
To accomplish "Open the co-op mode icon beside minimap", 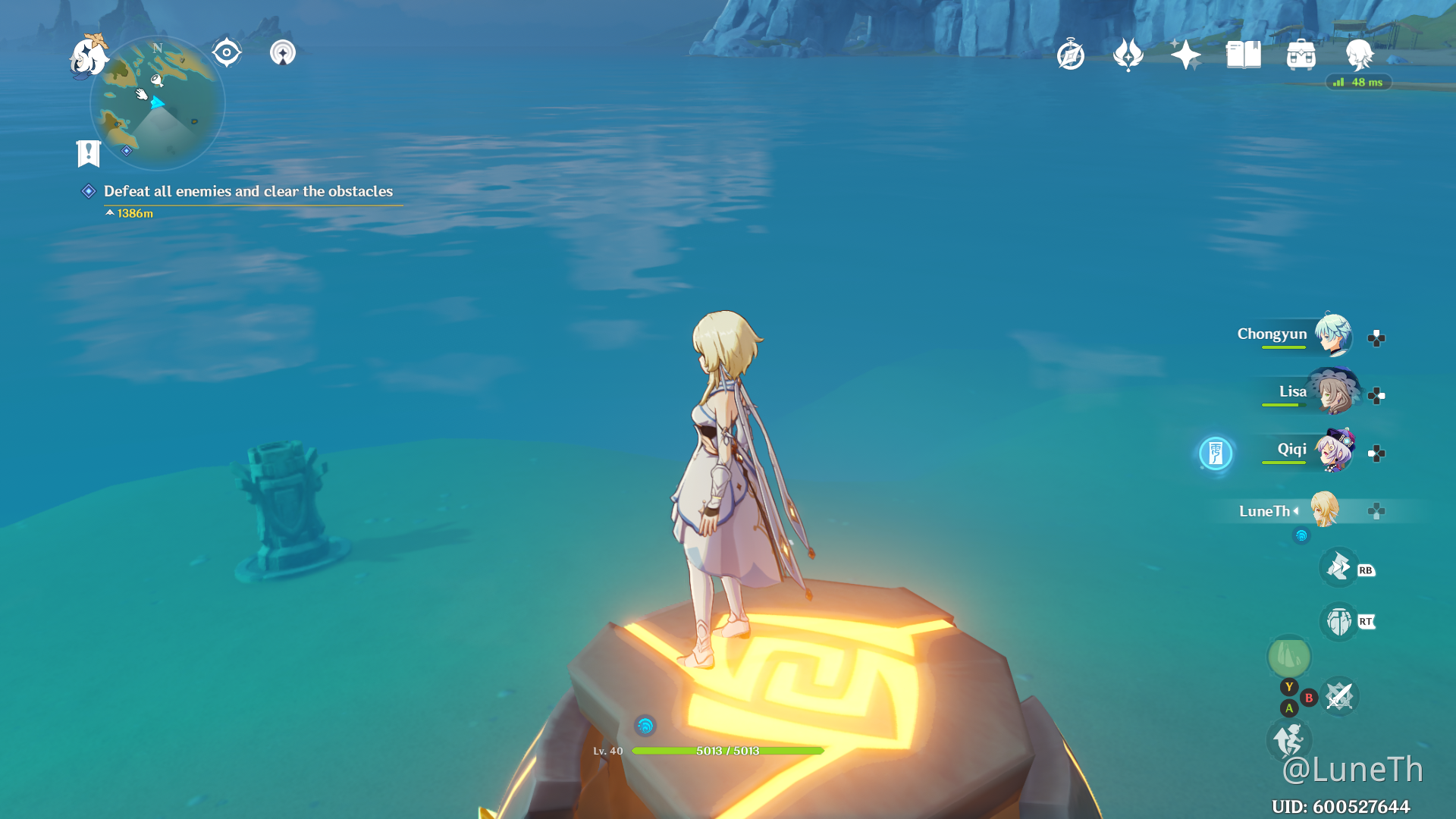I will point(283,53).
